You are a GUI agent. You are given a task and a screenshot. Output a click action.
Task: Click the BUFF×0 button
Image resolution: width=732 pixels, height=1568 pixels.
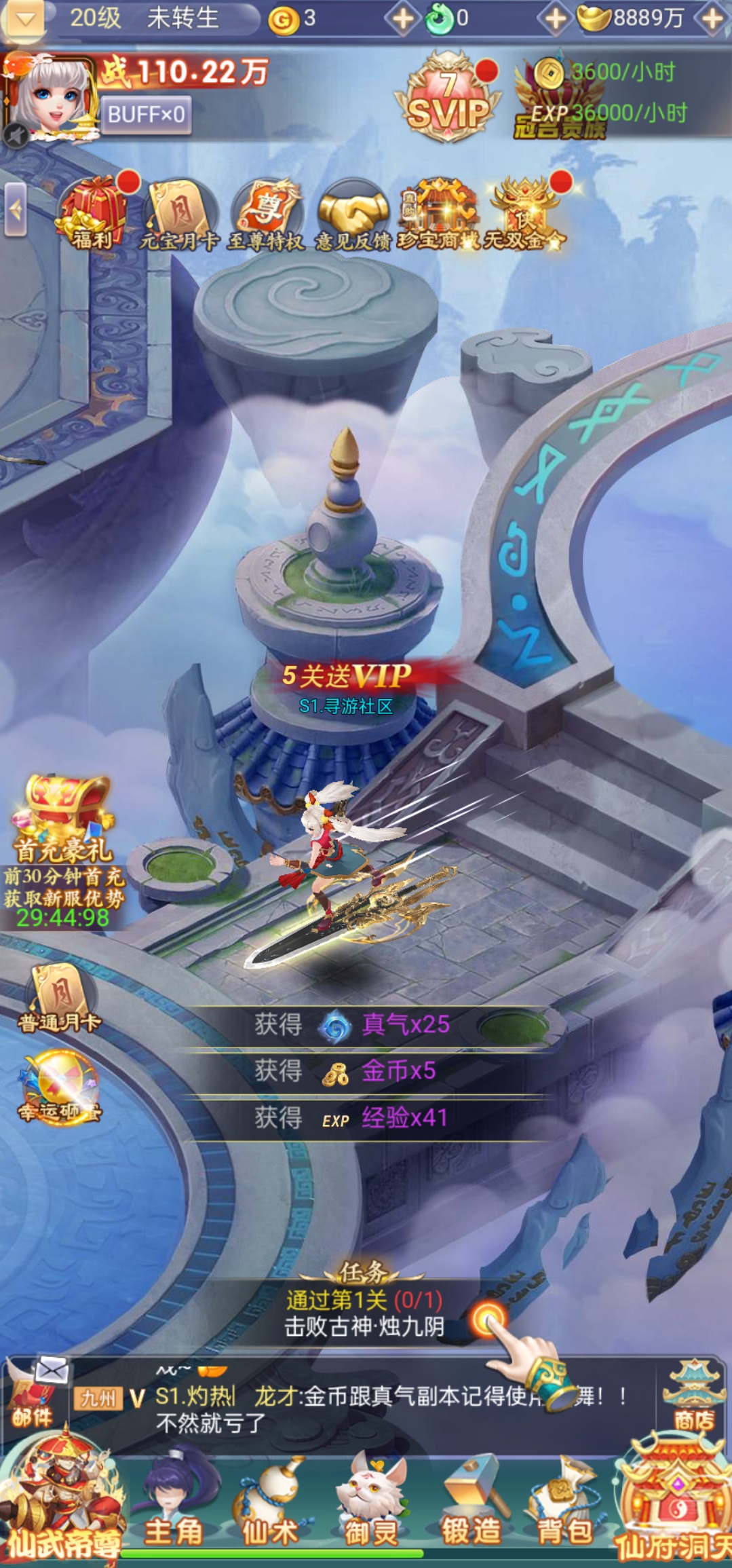(x=146, y=114)
